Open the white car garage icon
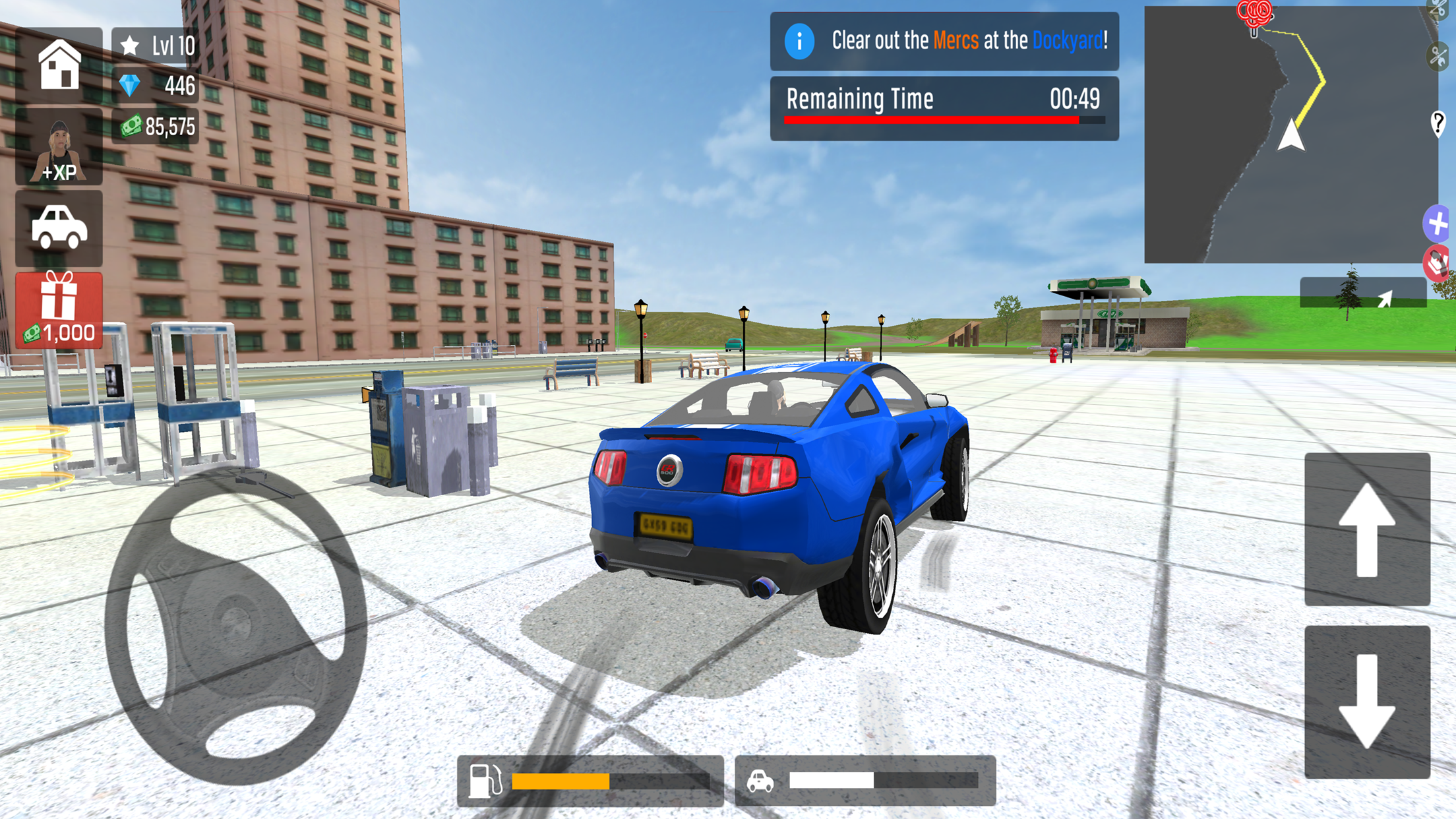1456x819 pixels. point(59,228)
